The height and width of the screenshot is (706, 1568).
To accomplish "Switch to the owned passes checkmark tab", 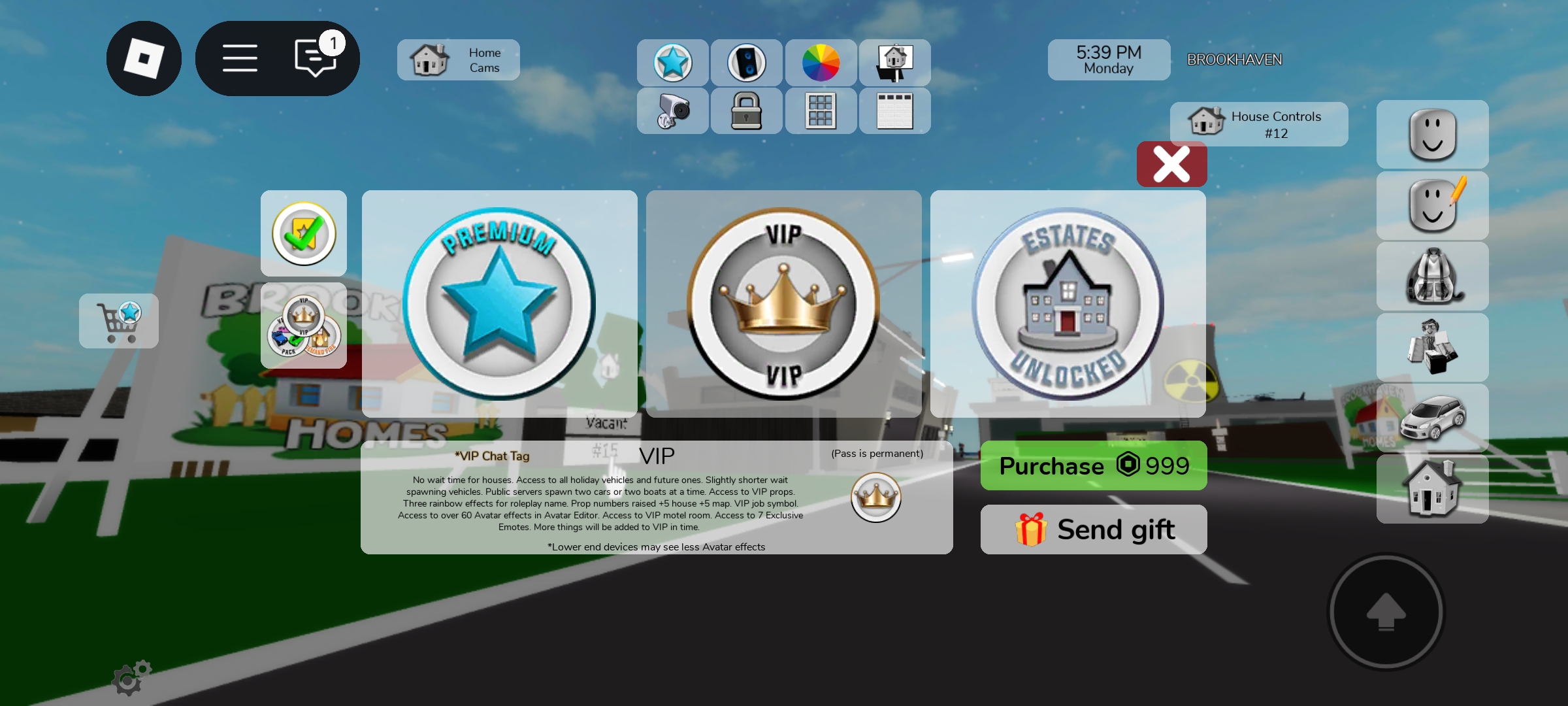I will coord(304,233).
